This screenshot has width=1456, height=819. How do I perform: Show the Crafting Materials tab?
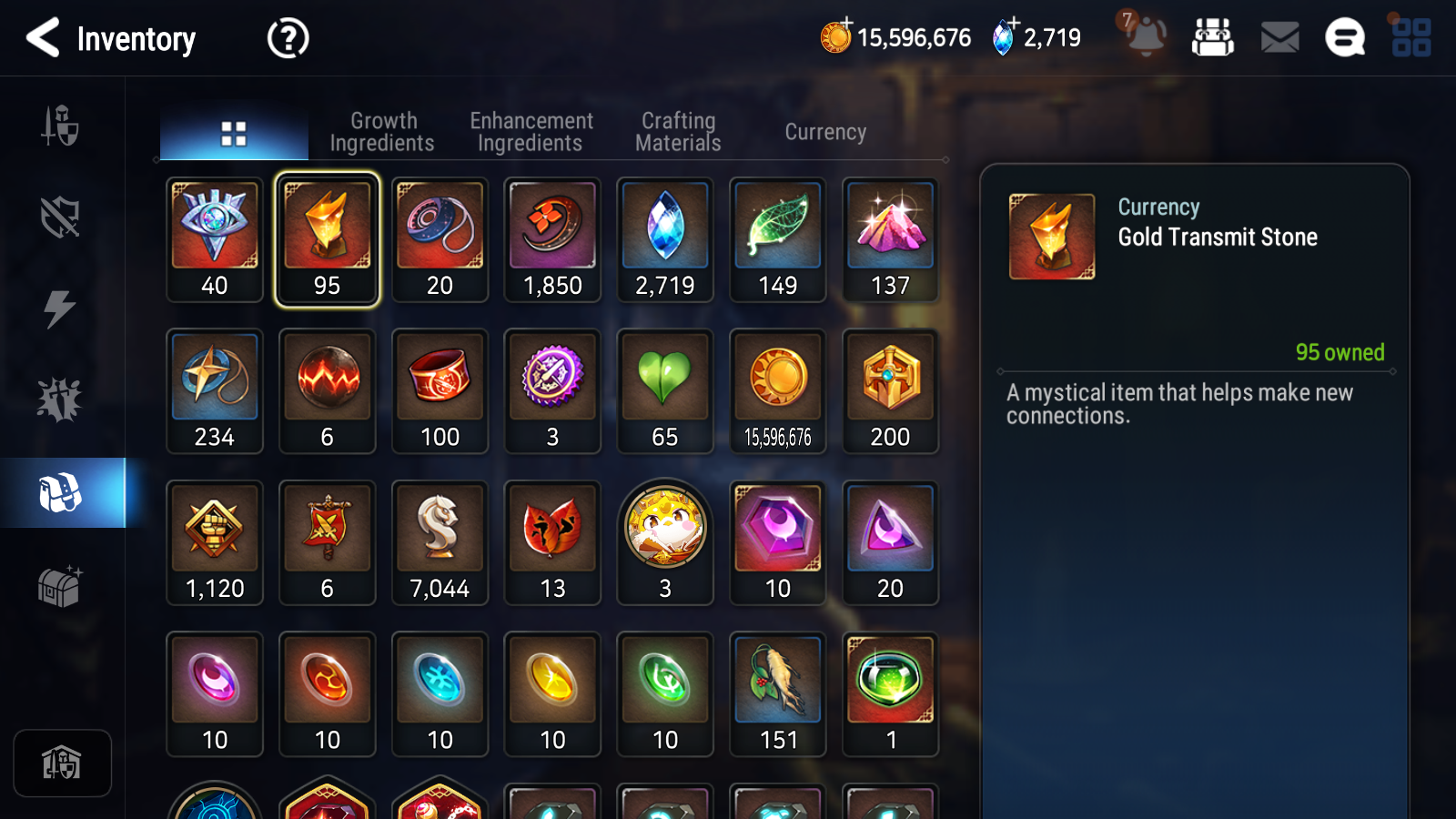[678, 132]
